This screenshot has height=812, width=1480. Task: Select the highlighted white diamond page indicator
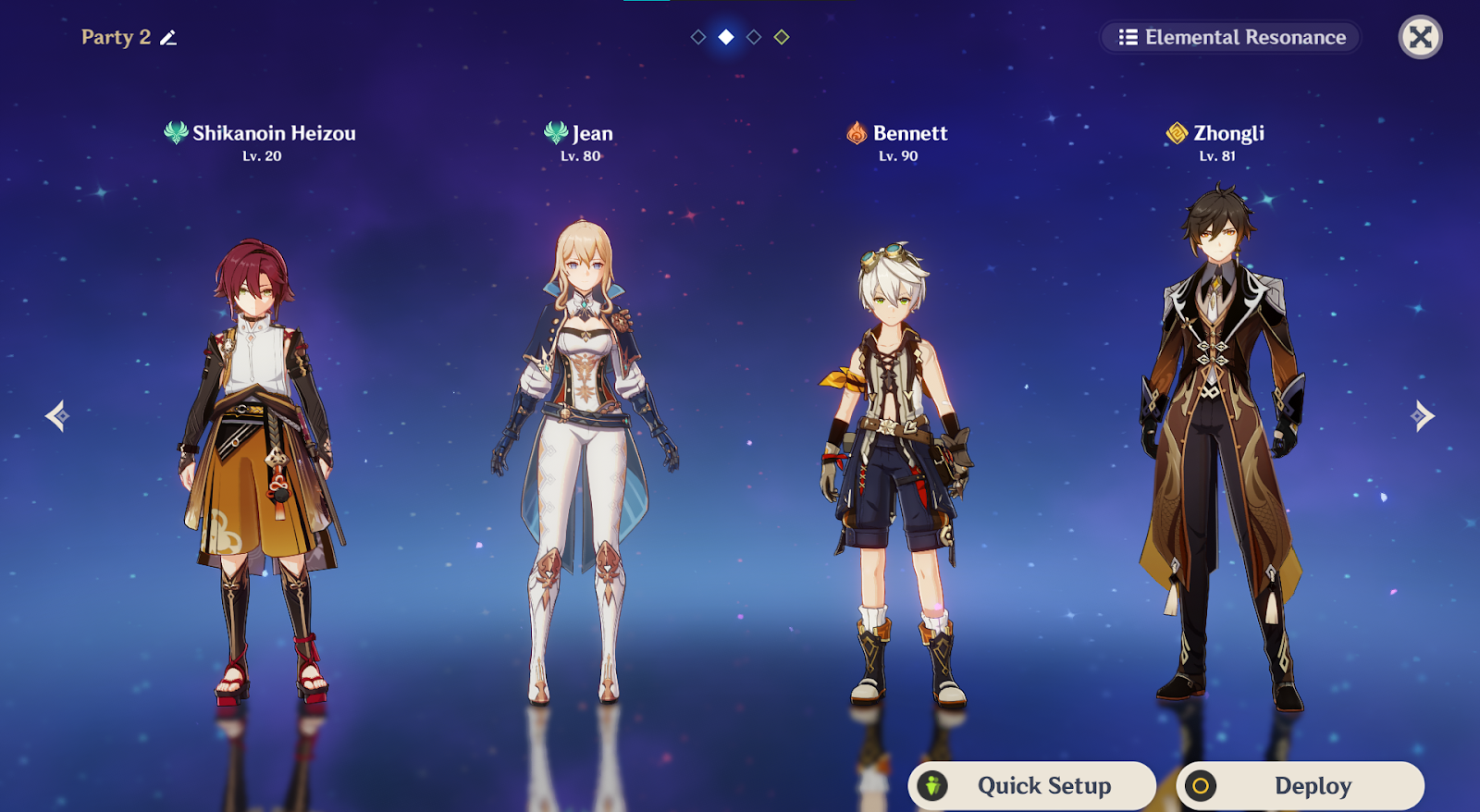coord(726,37)
